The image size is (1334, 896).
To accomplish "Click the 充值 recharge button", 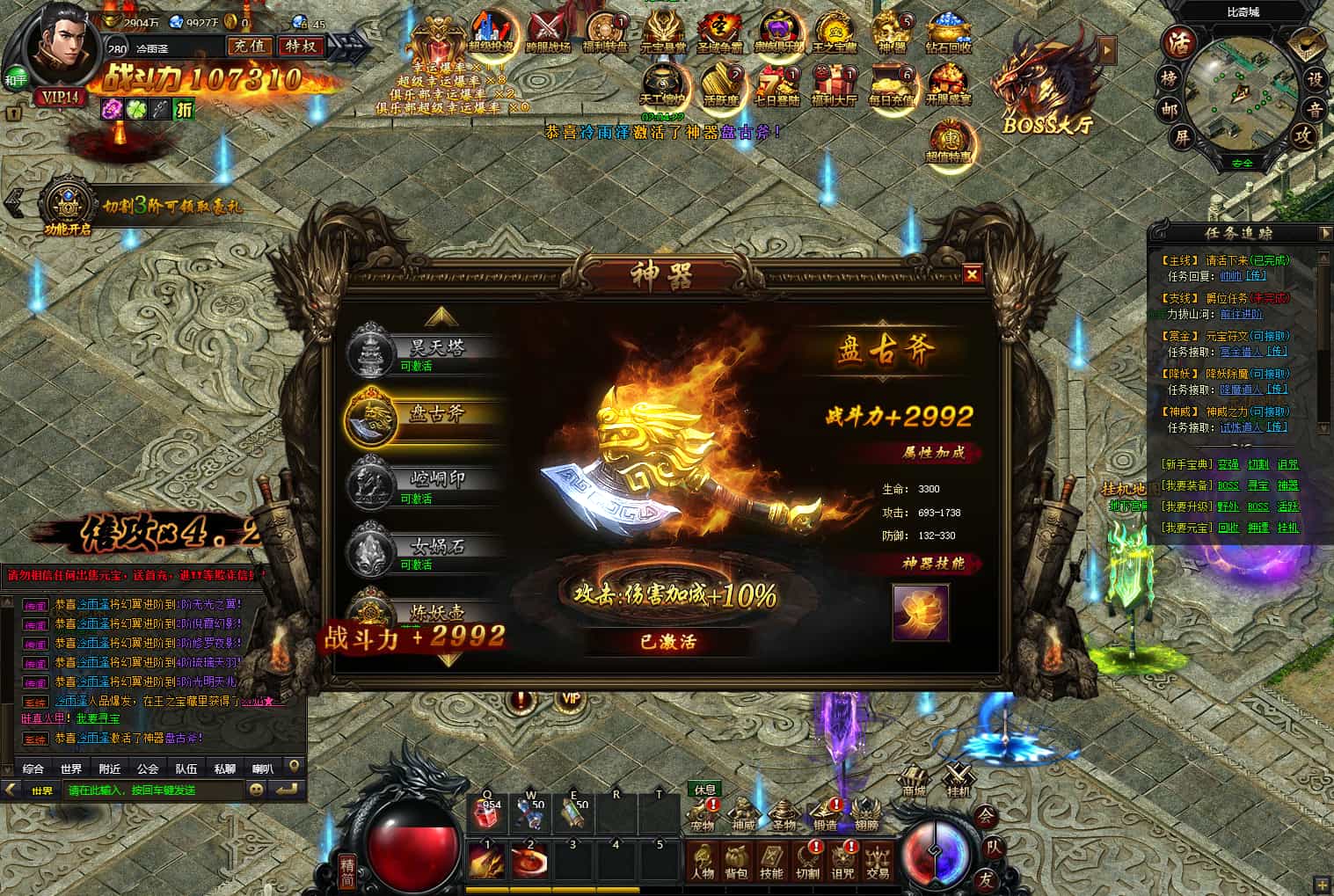I will 250,46.
